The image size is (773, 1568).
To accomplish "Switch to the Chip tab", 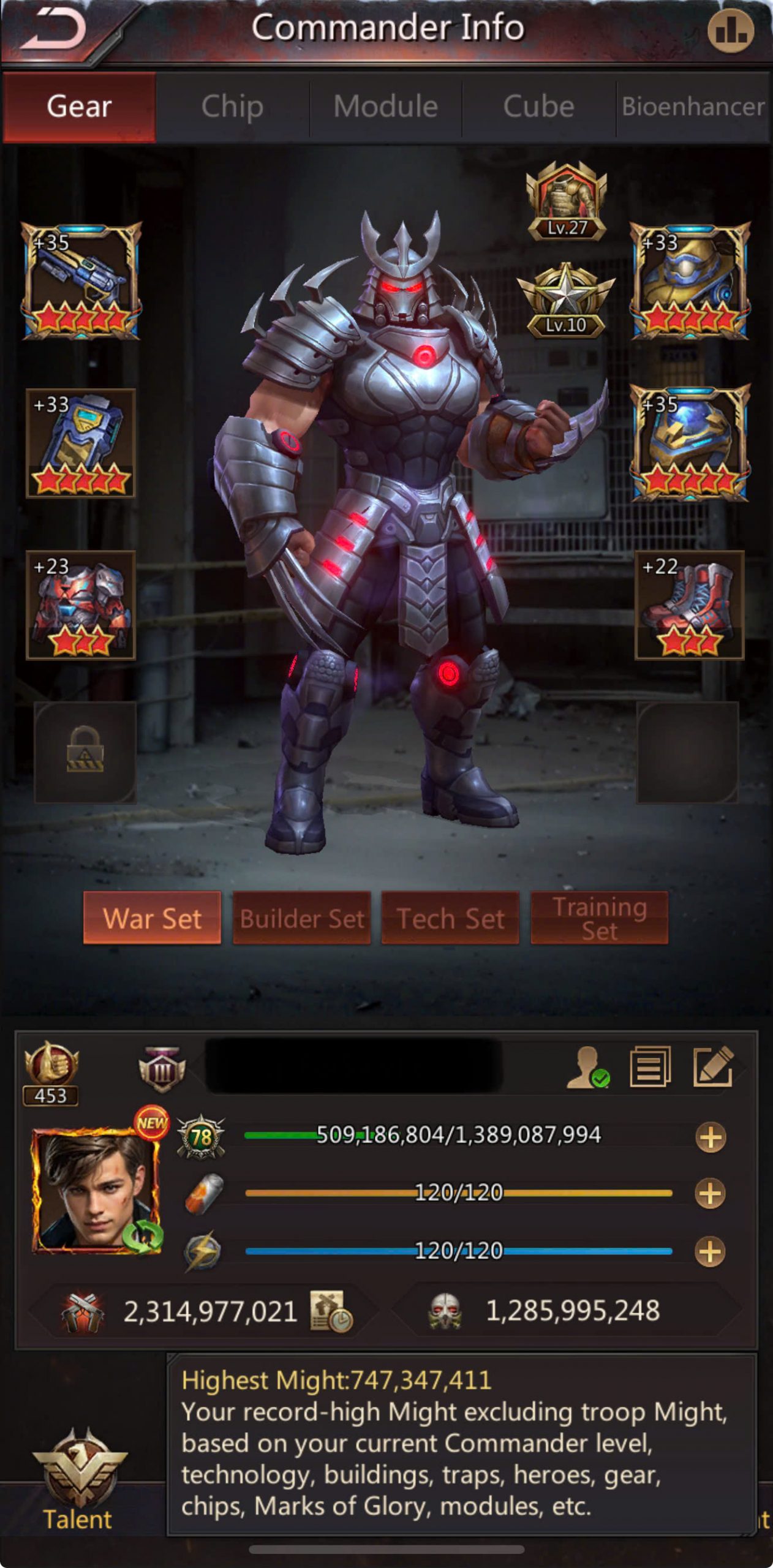I will 232,107.
